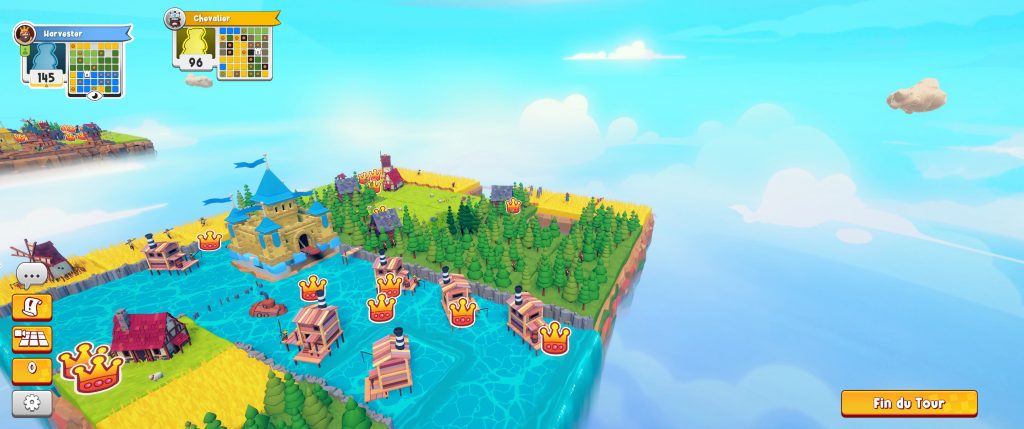Open the chat speech bubble

pyautogui.click(x=31, y=275)
